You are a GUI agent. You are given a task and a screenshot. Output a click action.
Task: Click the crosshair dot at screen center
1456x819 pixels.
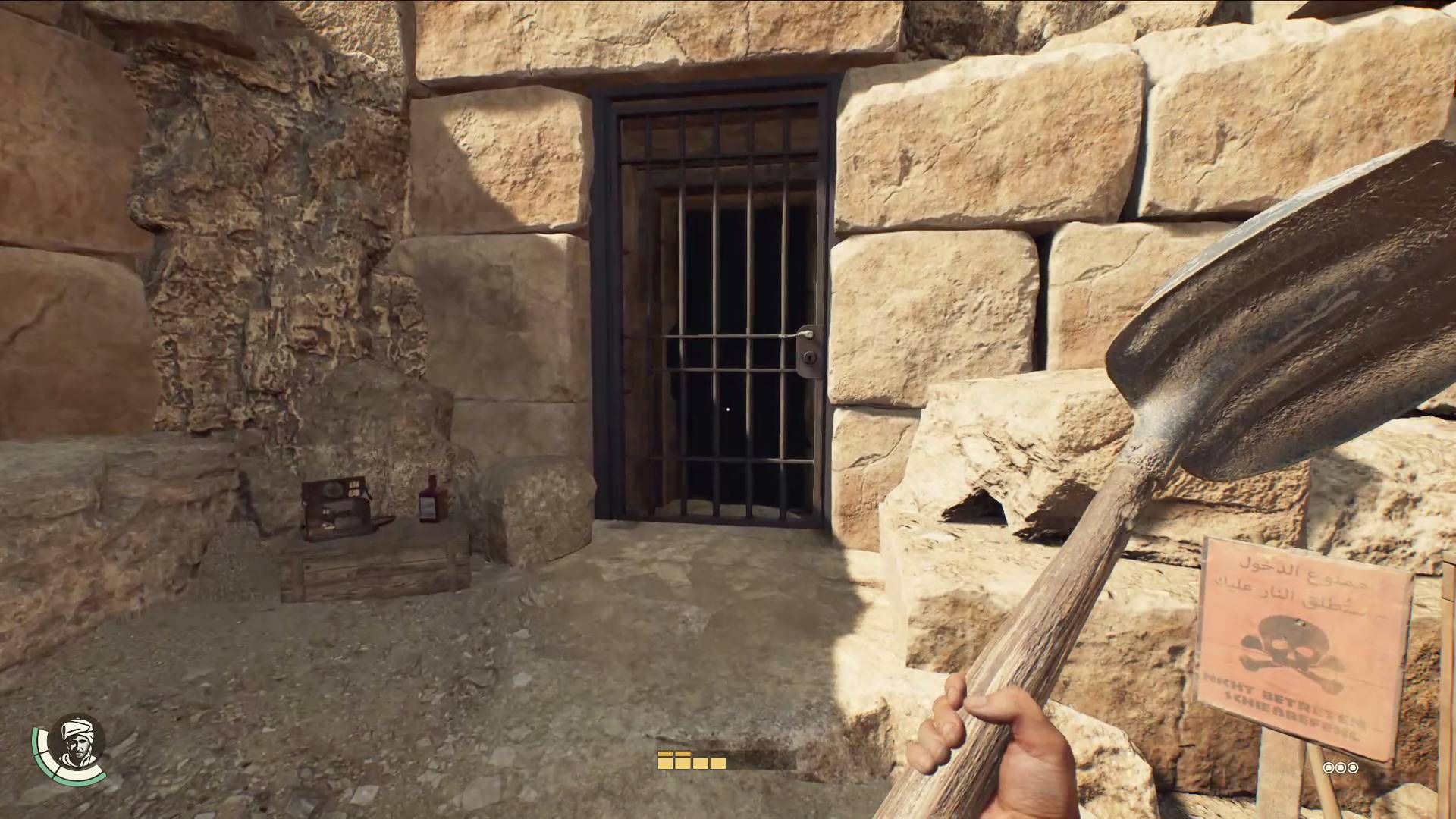728,409
